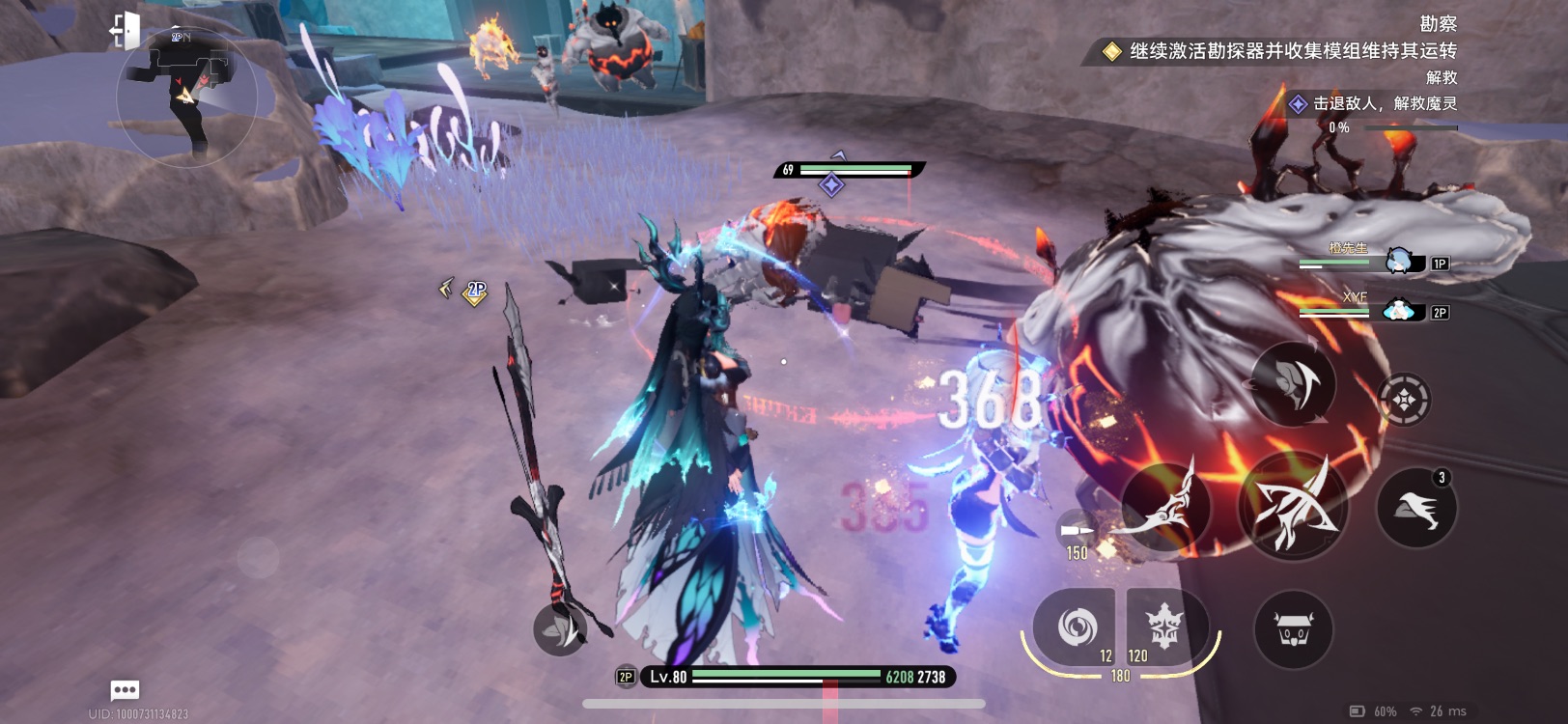The height and width of the screenshot is (724, 1568).
Task: Tap the horned demon mask button
Action: tap(1293, 630)
